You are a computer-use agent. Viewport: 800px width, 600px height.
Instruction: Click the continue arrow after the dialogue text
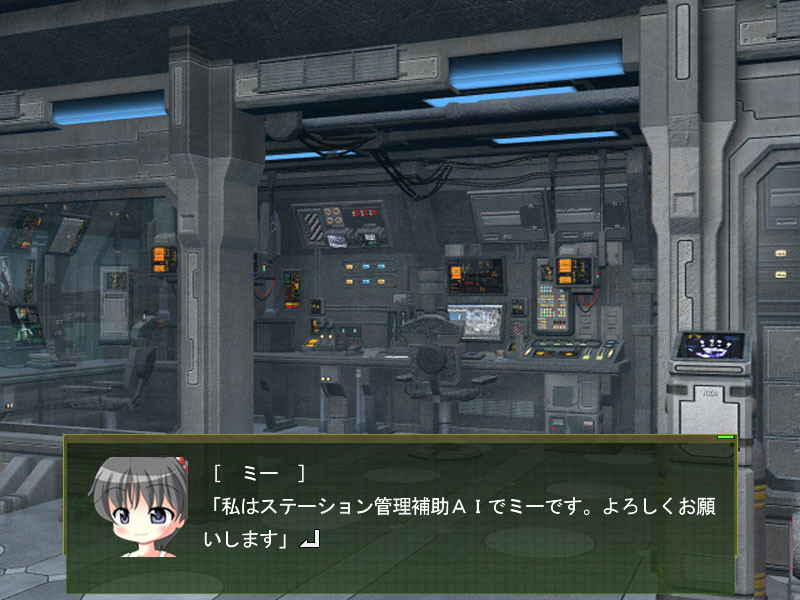click(310, 541)
